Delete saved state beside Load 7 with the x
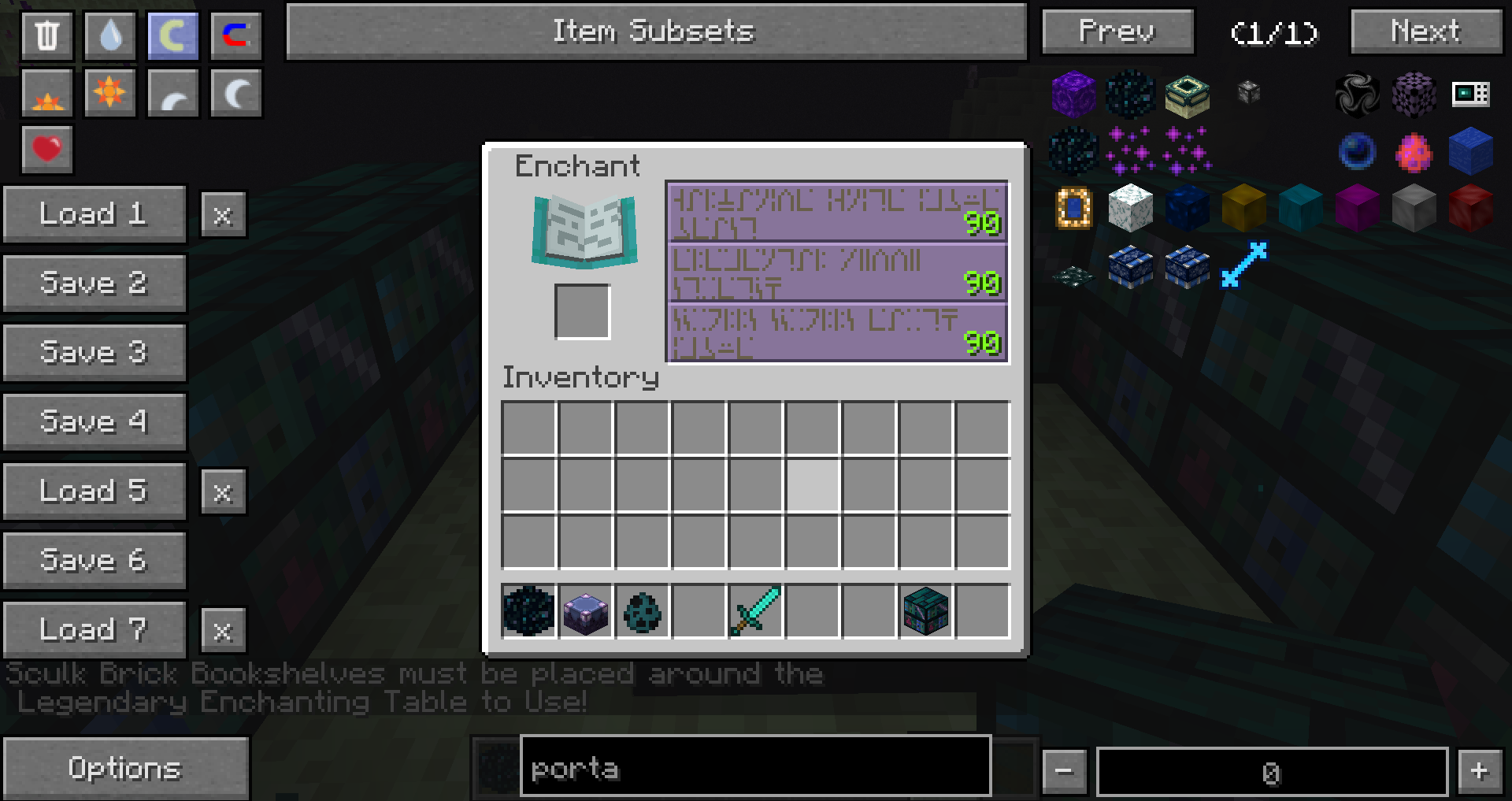Viewport: 1512px width, 801px height. click(223, 629)
